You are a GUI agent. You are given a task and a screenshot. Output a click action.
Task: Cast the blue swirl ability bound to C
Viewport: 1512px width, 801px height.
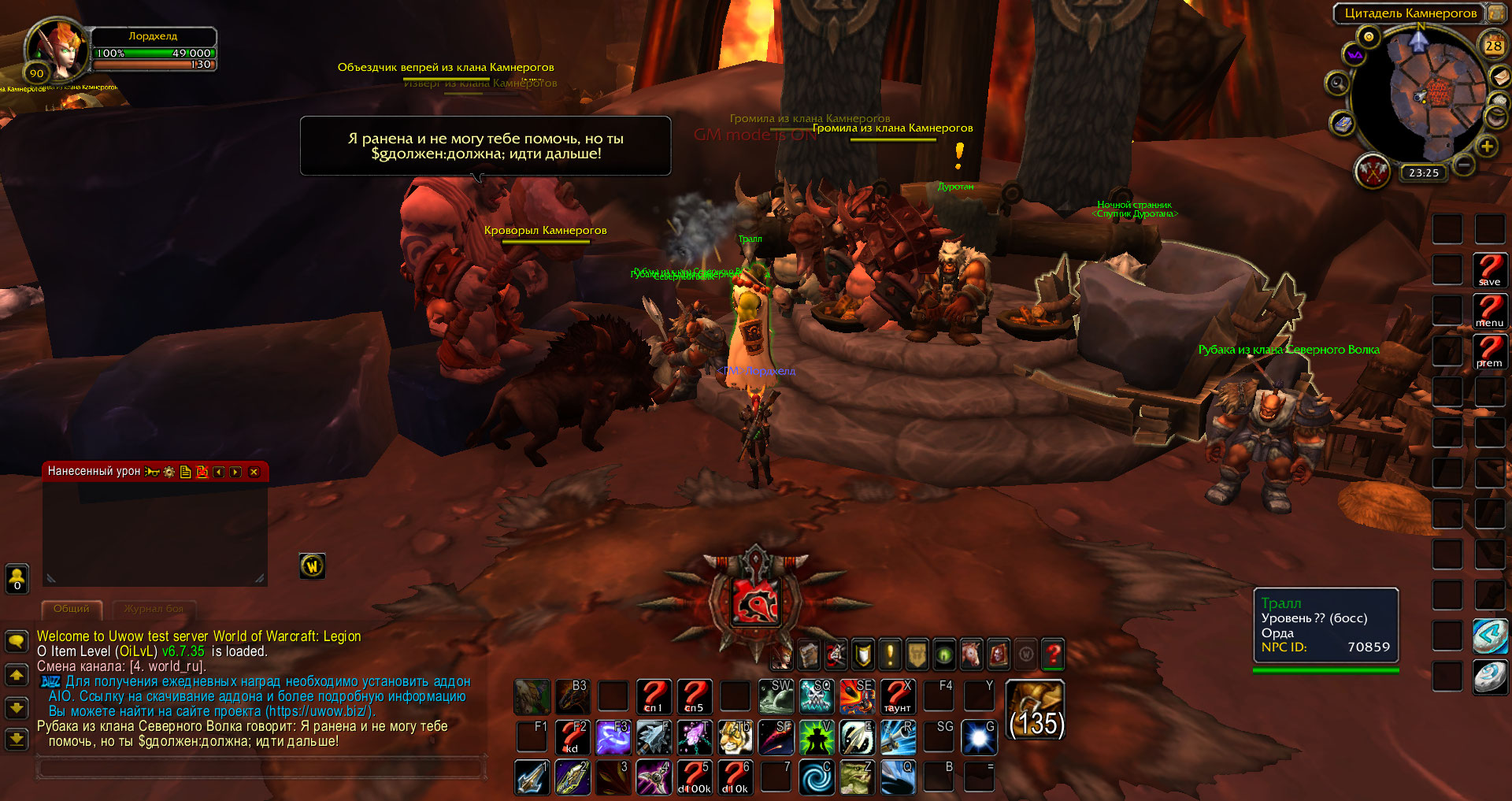click(x=815, y=777)
